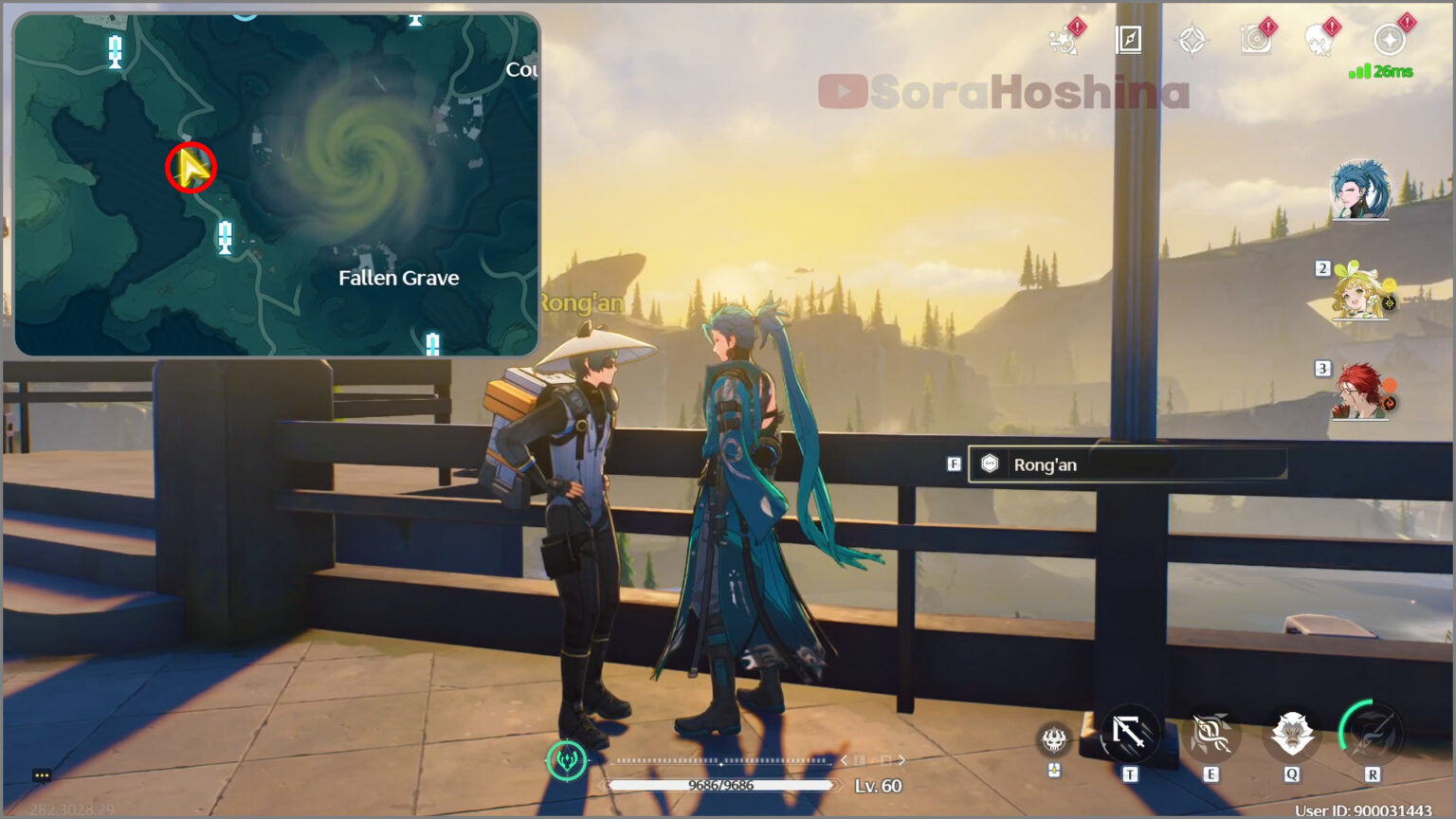Open the Guidebook compass icon

[1128, 40]
